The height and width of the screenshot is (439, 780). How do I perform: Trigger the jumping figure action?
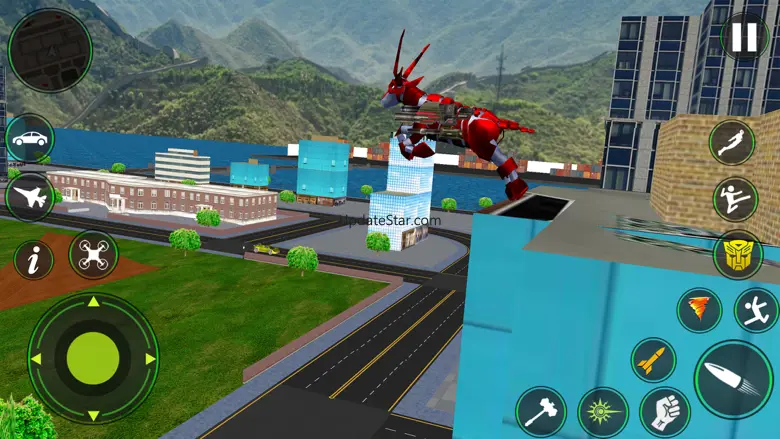tap(756, 310)
